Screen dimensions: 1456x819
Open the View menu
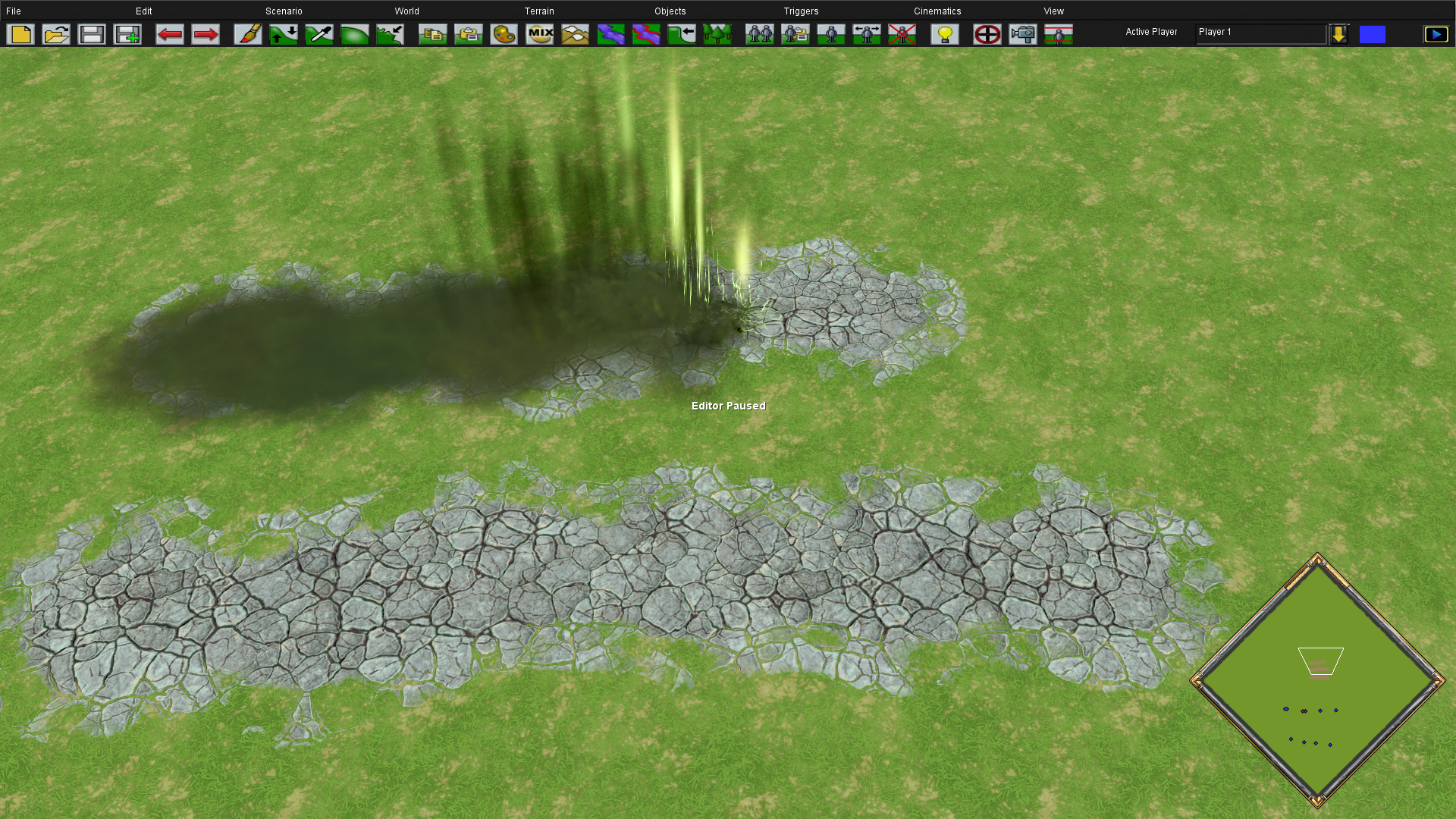[1054, 11]
